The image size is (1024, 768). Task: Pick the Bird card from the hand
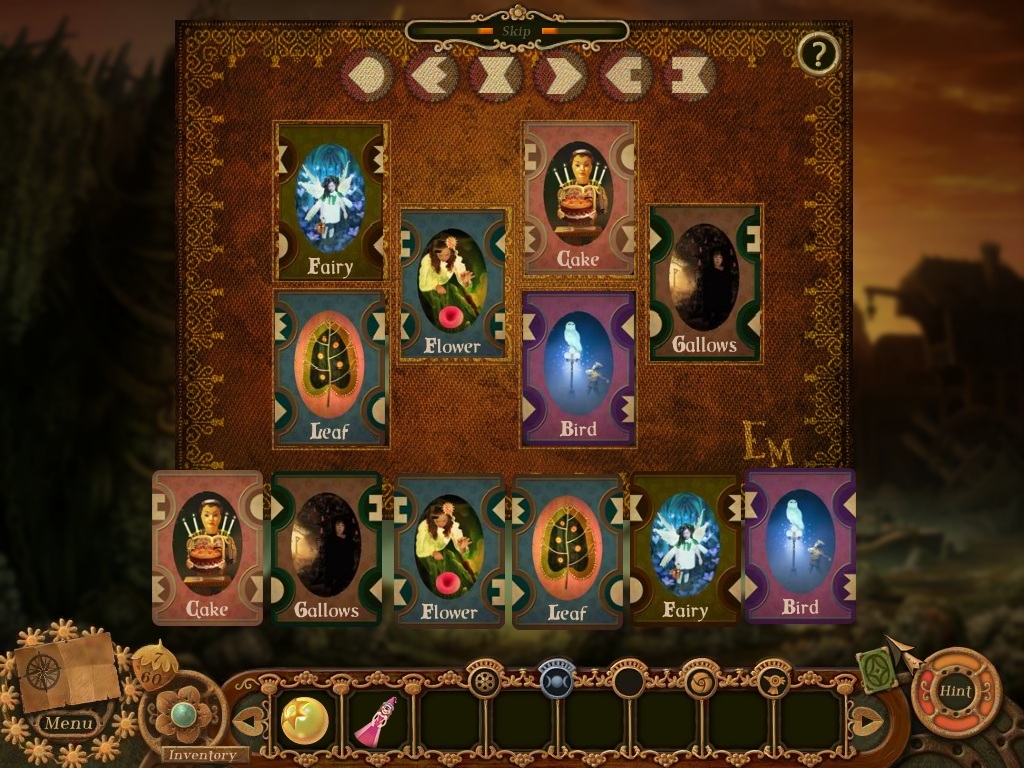pos(800,546)
